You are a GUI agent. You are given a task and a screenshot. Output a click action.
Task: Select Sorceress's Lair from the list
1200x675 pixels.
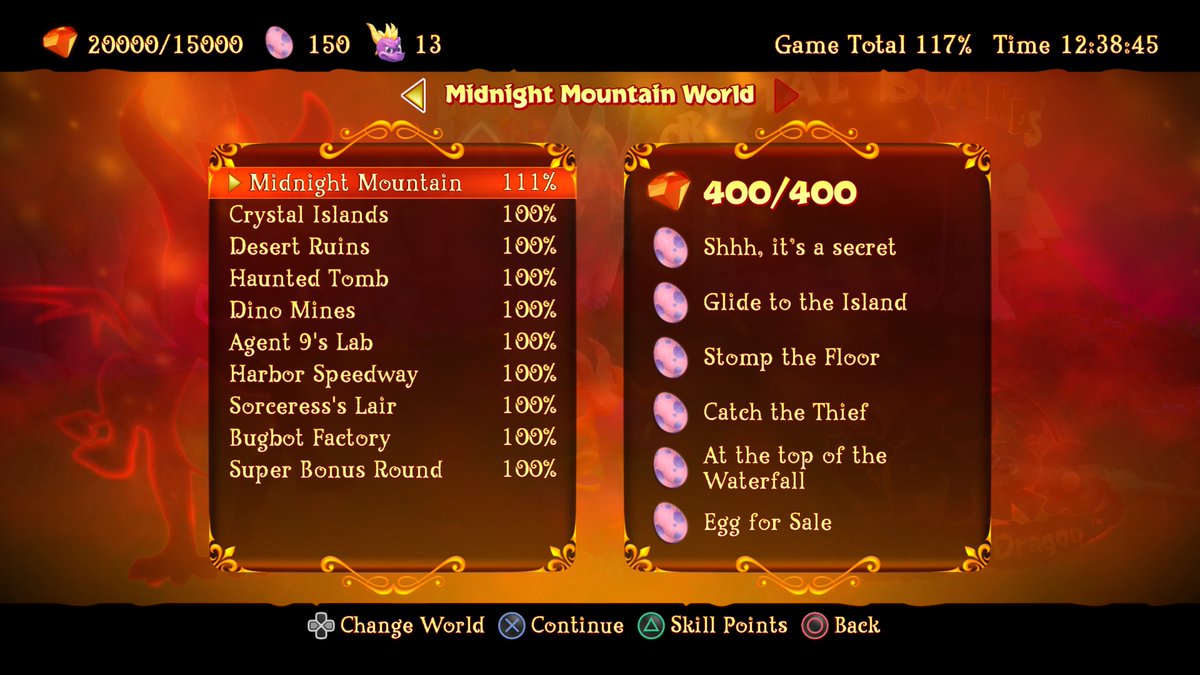[392, 406]
